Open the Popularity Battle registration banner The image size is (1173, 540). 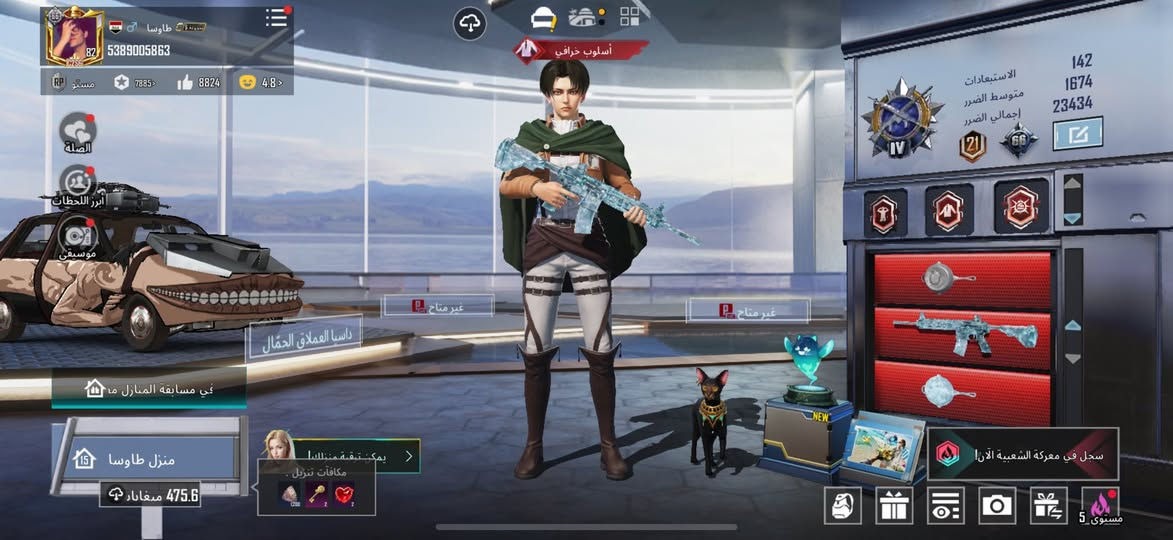pos(1023,455)
